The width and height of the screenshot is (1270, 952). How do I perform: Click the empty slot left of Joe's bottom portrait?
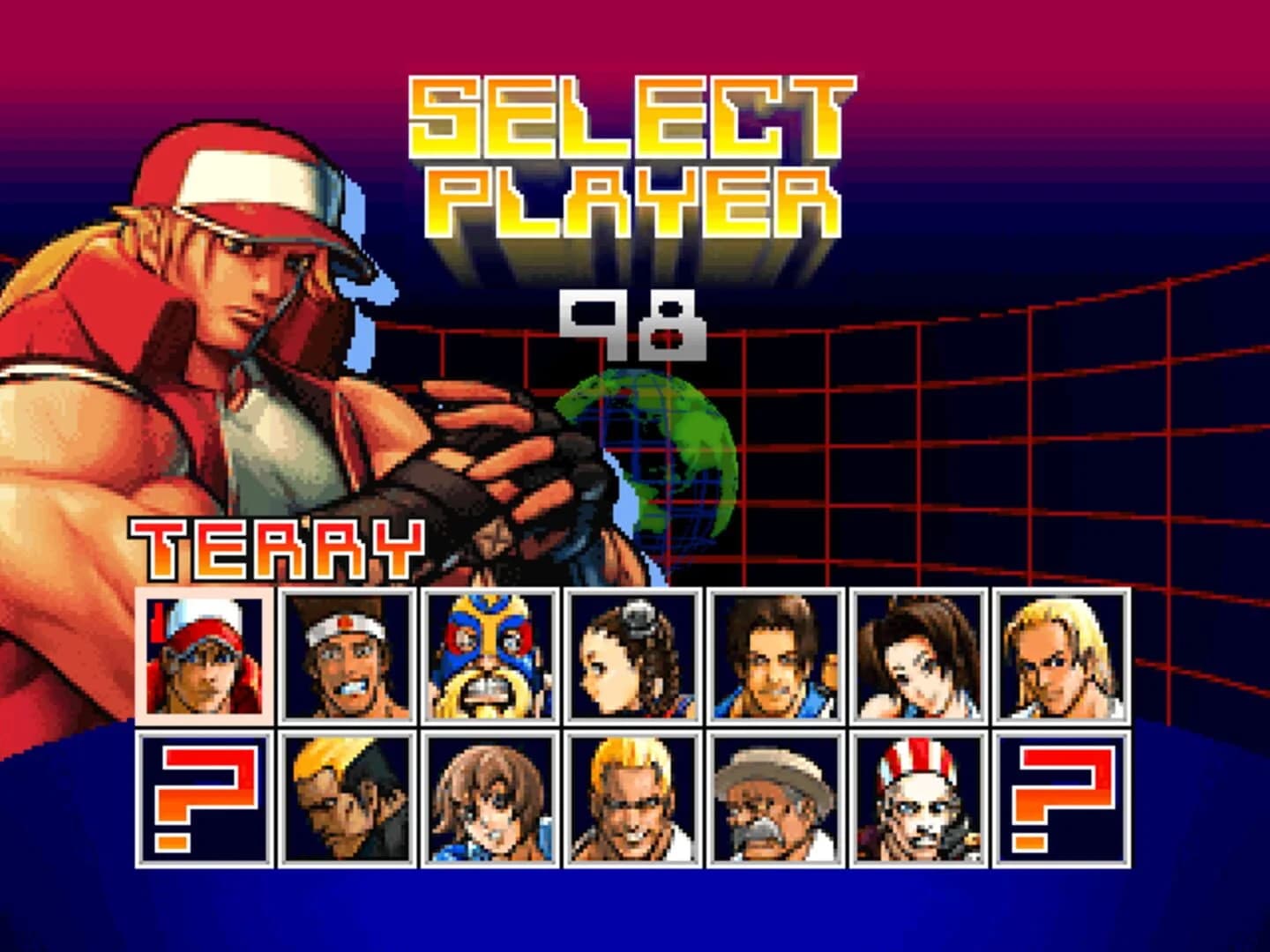205,802
